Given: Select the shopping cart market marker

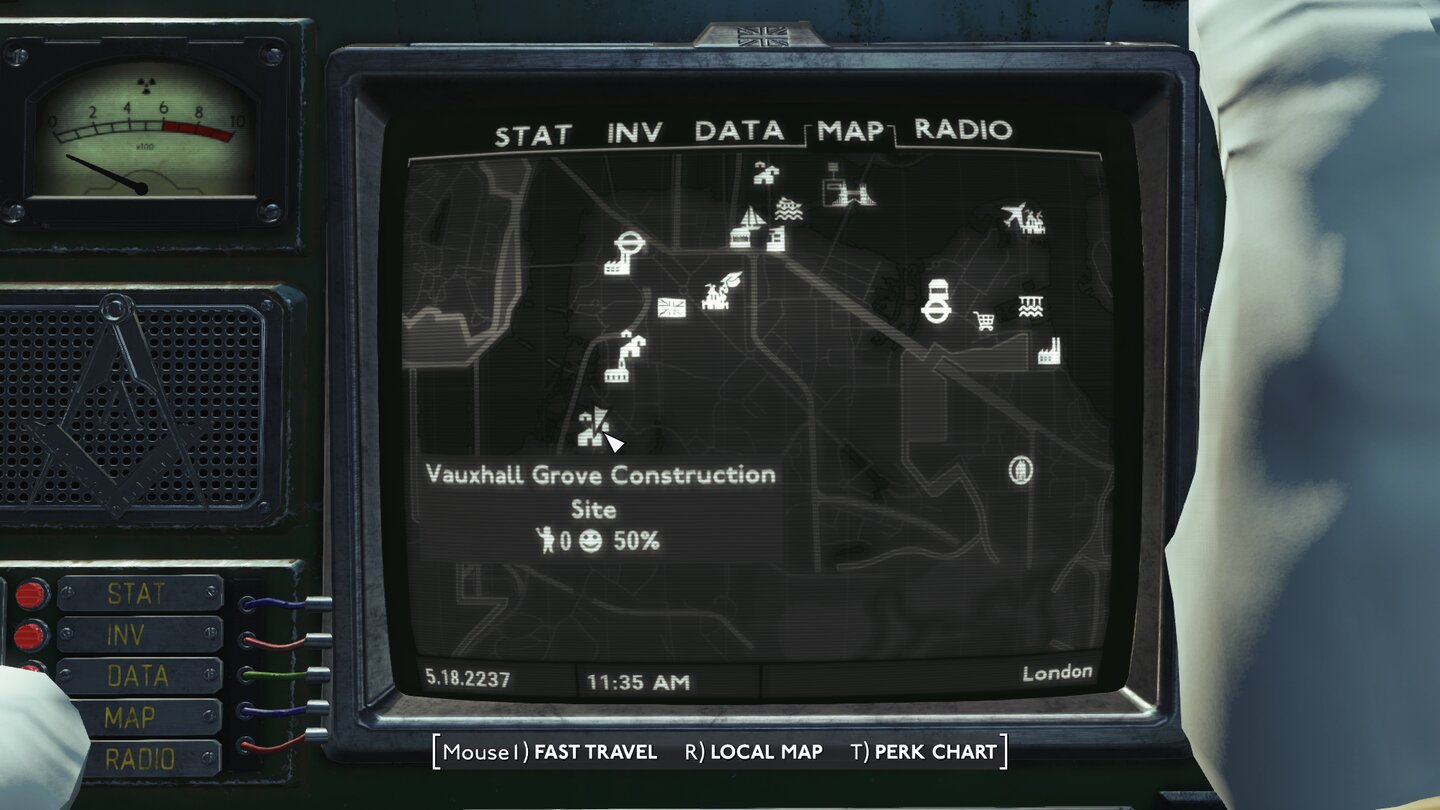Looking at the screenshot, I should (x=984, y=321).
